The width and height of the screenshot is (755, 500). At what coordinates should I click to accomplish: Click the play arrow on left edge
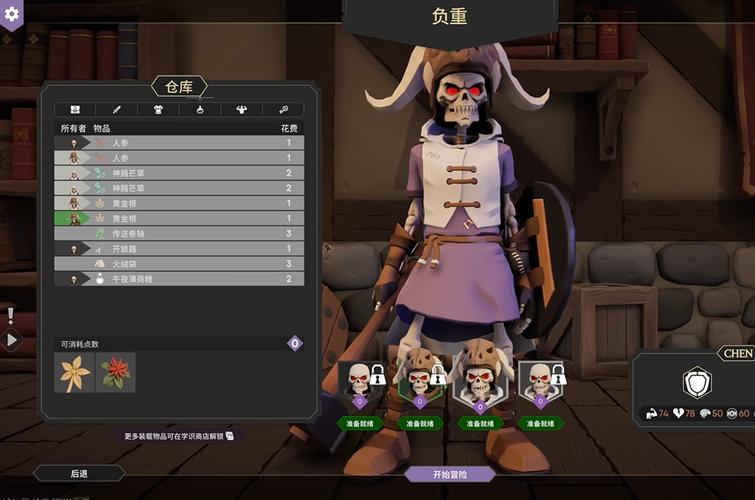pyautogui.click(x=11, y=339)
